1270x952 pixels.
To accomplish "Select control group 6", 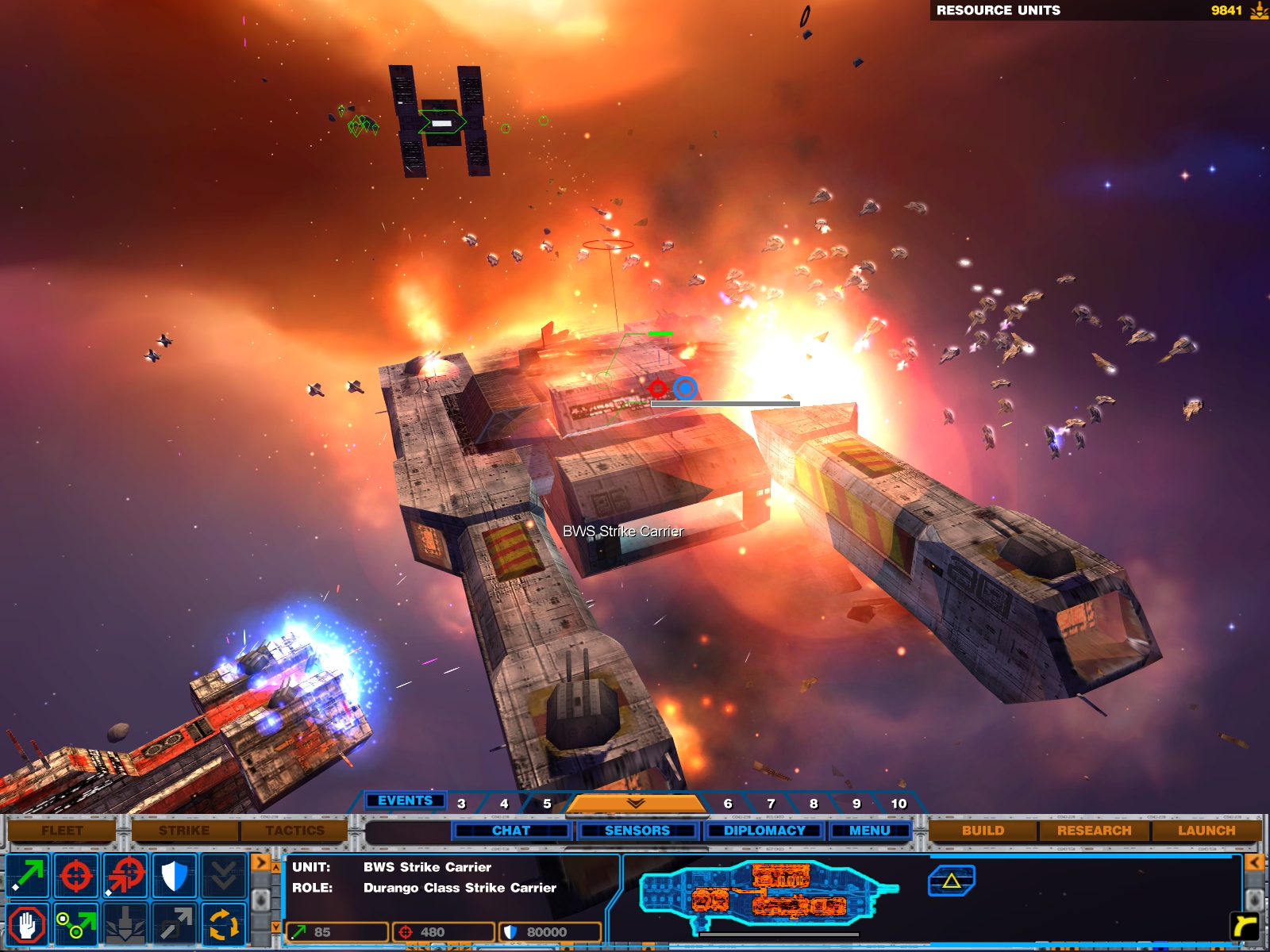I will tap(728, 804).
